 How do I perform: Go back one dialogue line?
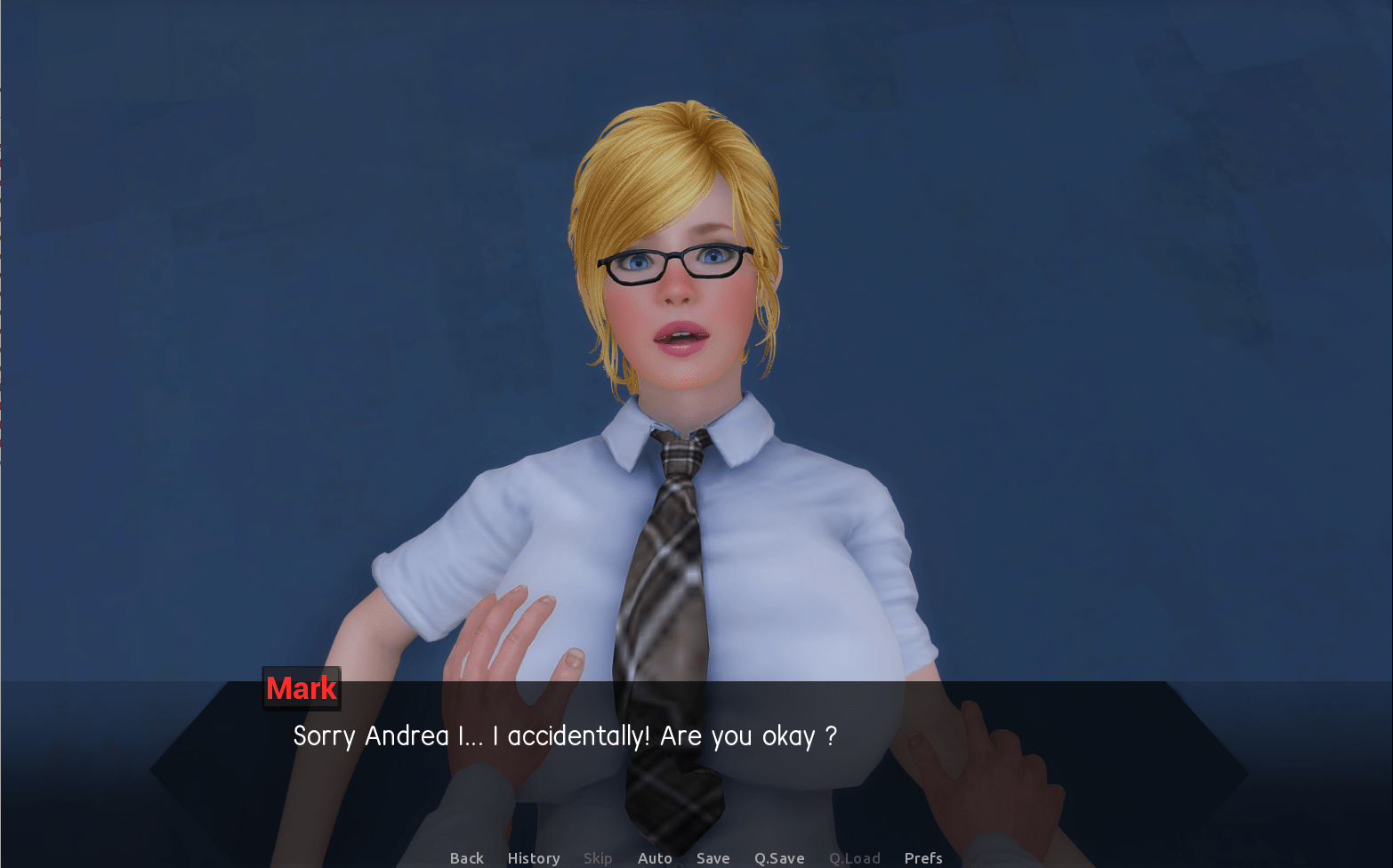466,858
